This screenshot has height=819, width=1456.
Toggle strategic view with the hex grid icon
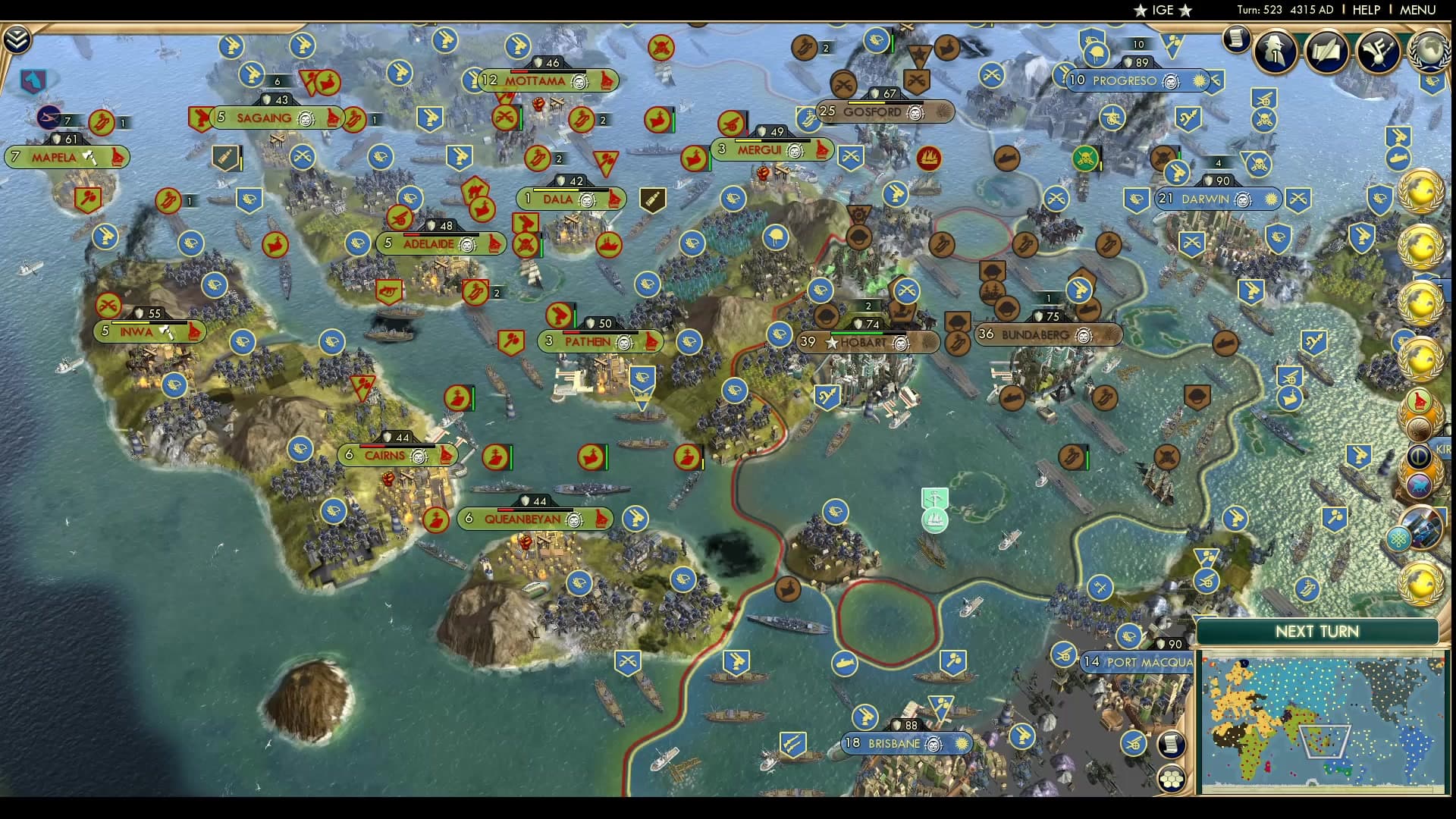[x=1171, y=779]
